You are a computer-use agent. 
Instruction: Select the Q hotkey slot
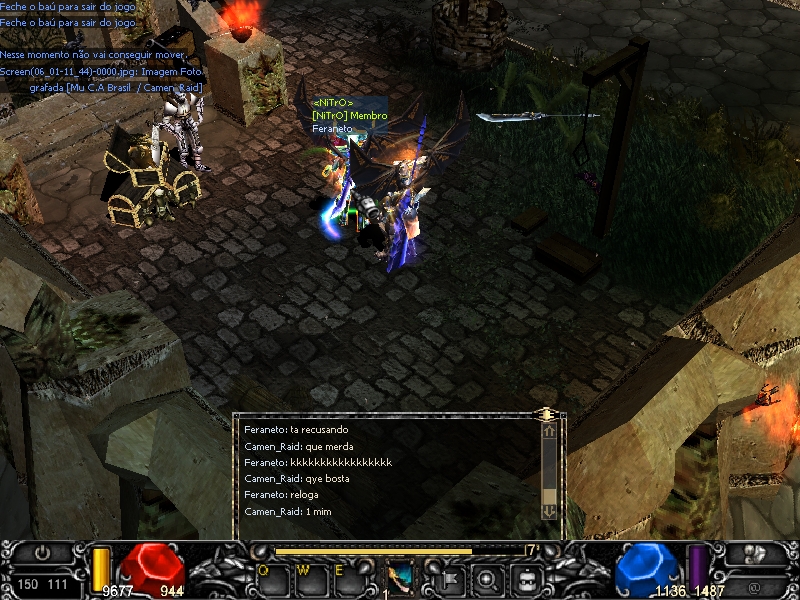tap(271, 580)
